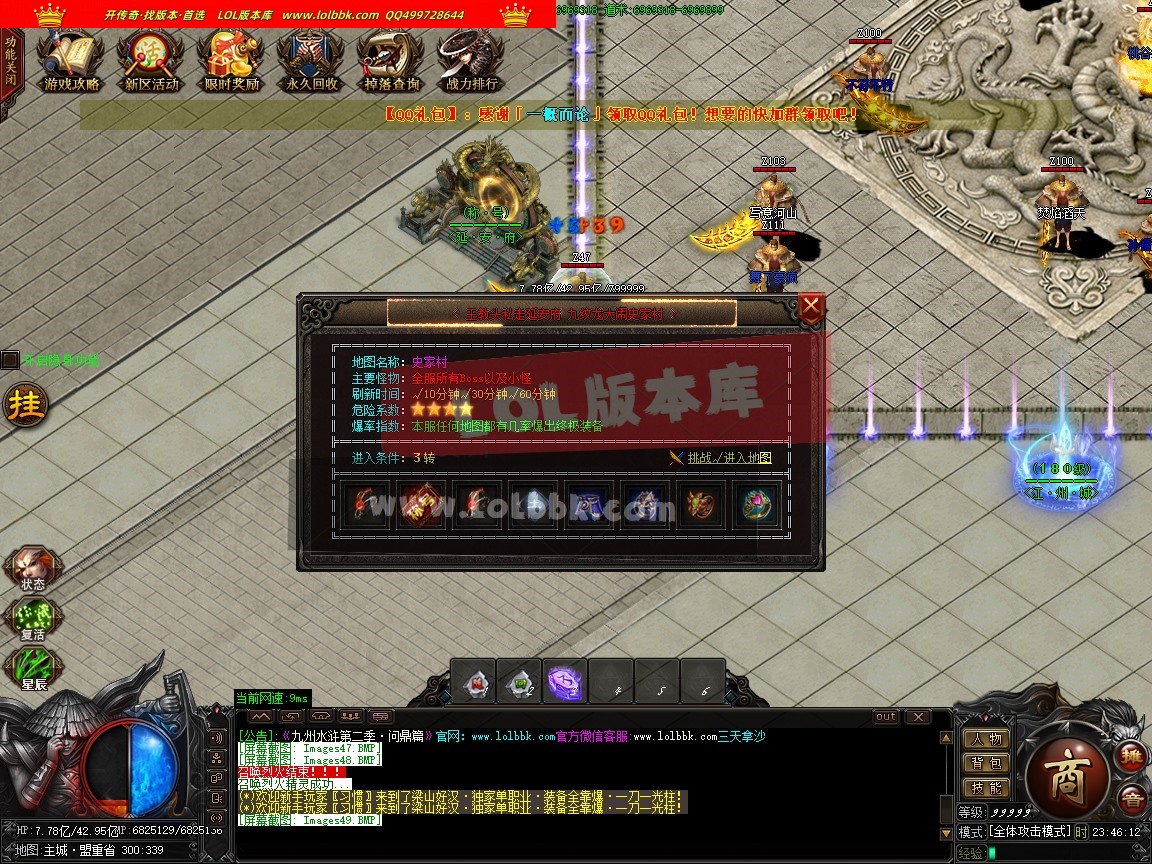Open the 战力排行 power ranking
Screen dimensions: 1152x864
[x=471, y=62]
